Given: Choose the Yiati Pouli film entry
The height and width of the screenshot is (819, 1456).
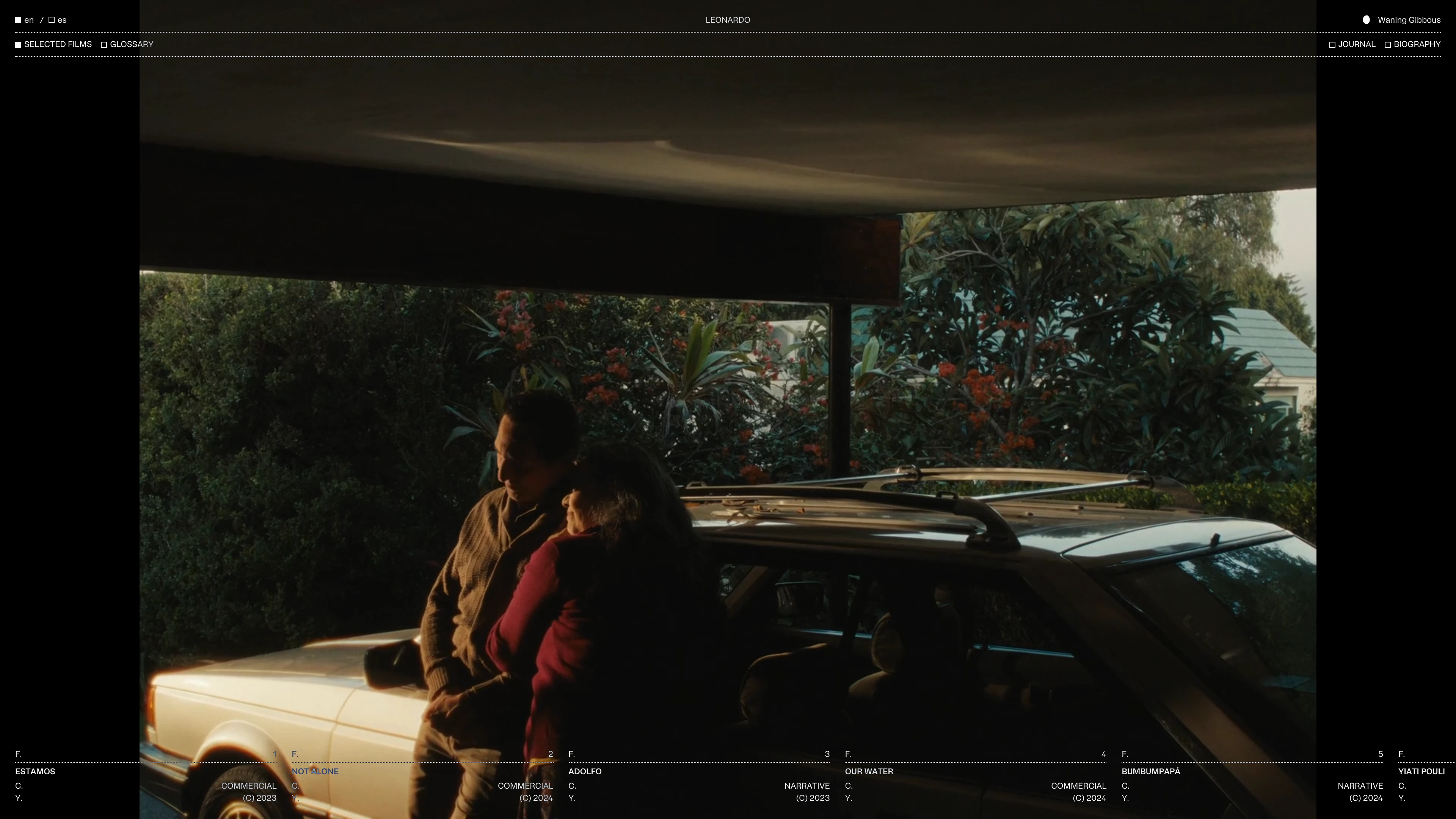Looking at the screenshot, I should point(1421,772).
